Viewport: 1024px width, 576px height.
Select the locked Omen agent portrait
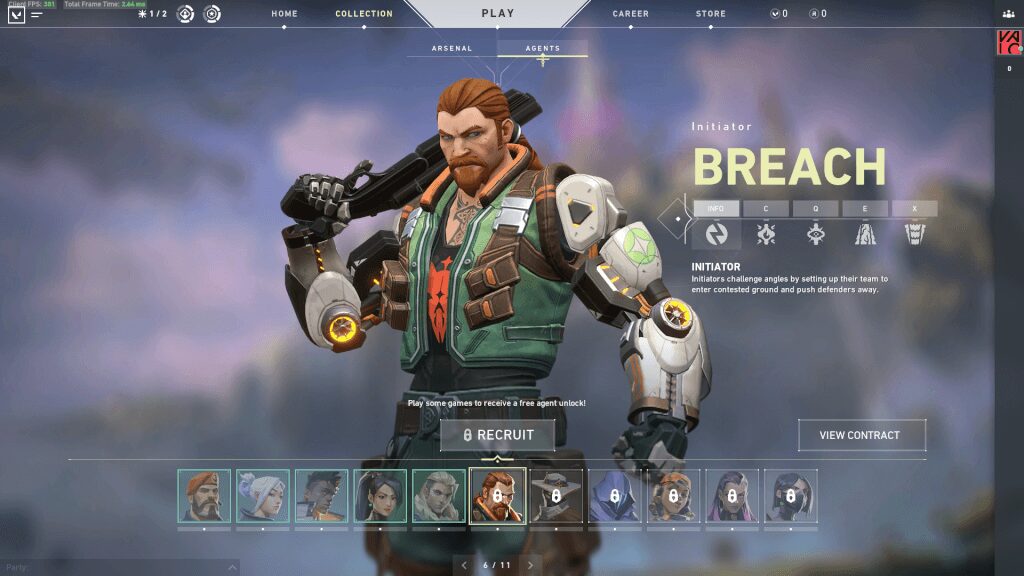point(613,496)
